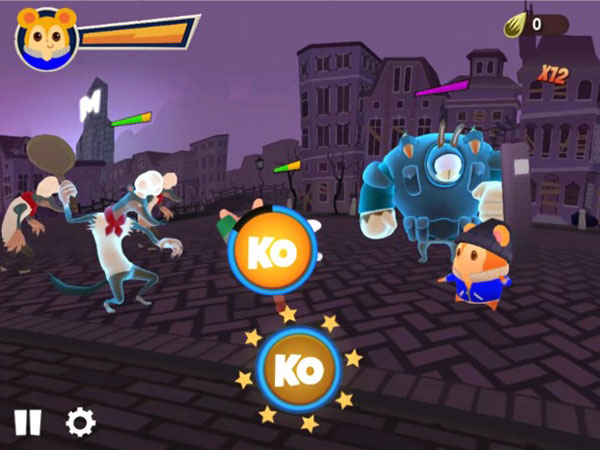The image size is (600, 450).
Task: Open the gear settings menu
Action: pos(80,422)
